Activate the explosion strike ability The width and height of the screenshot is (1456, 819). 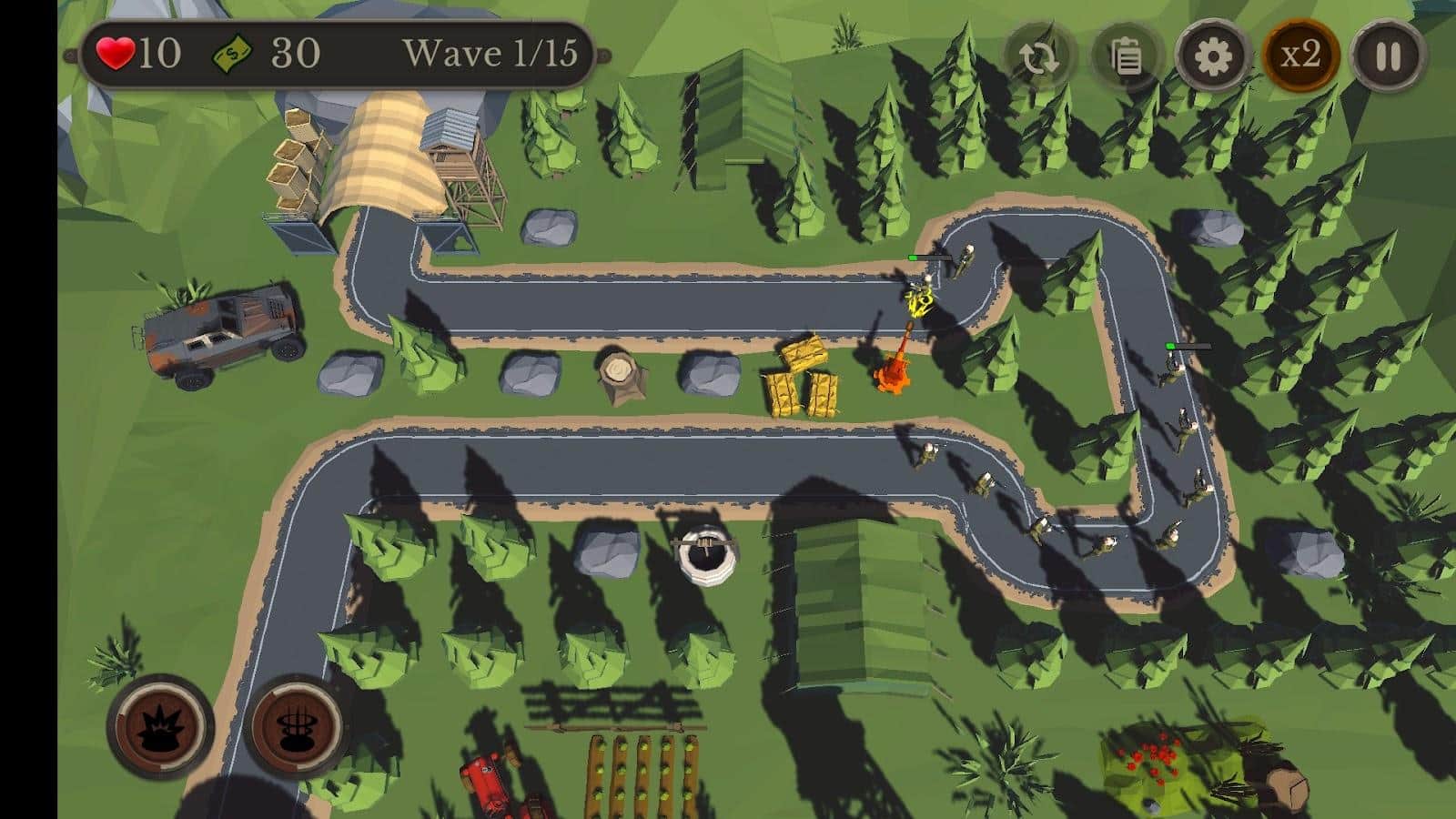point(161,726)
